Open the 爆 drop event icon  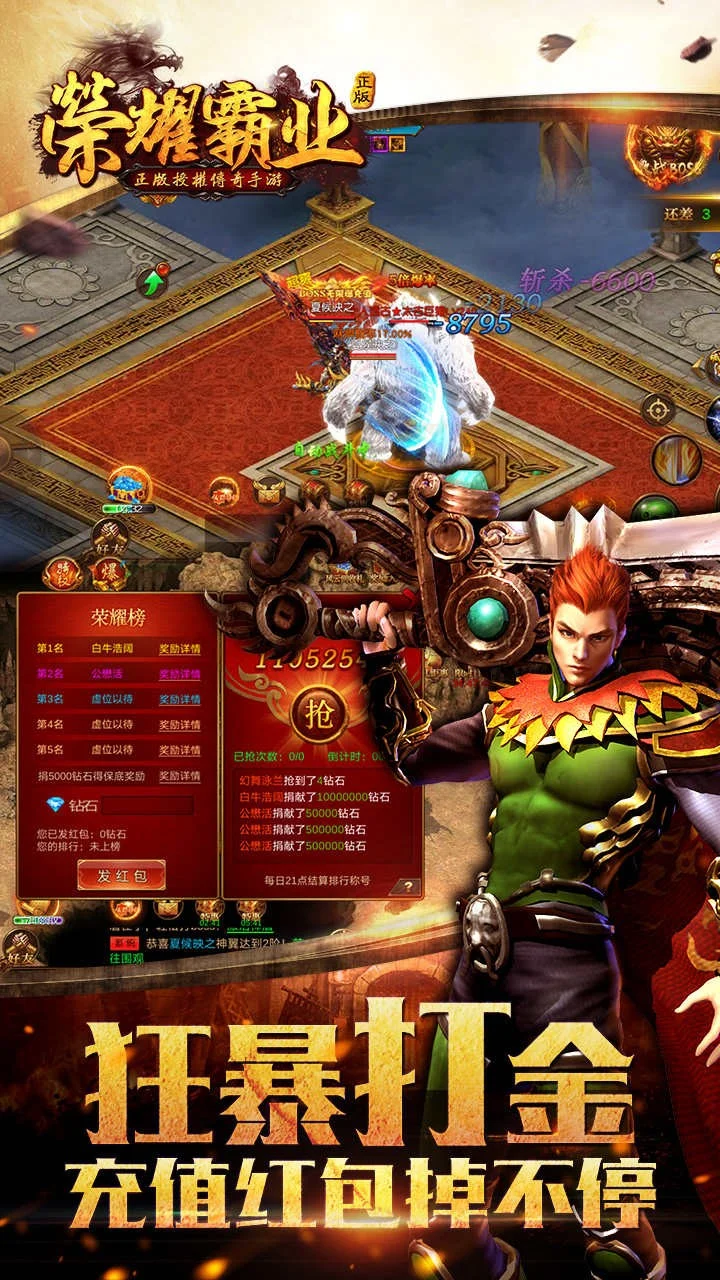point(107,574)
